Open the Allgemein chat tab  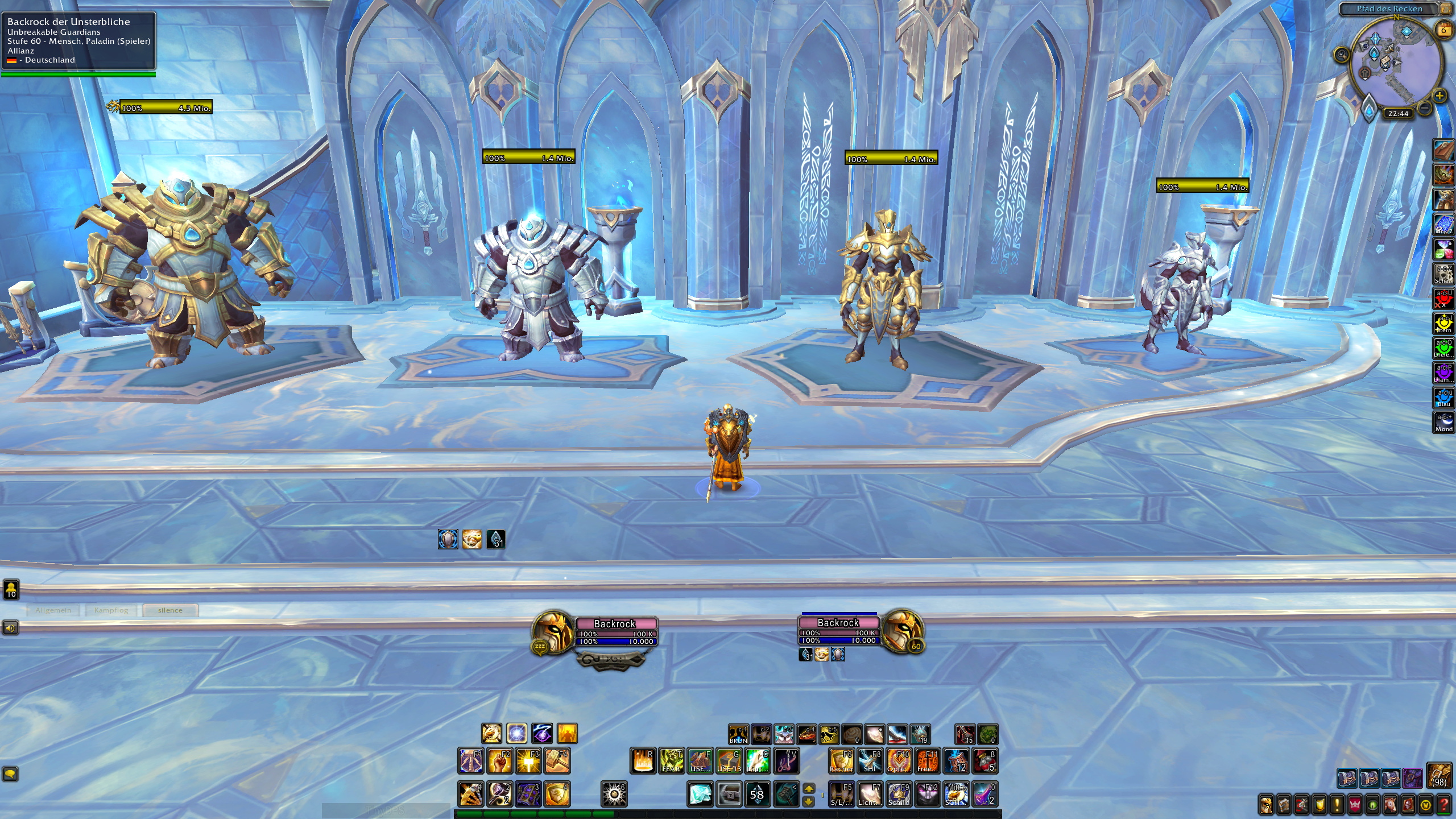(x=53, y=610)
